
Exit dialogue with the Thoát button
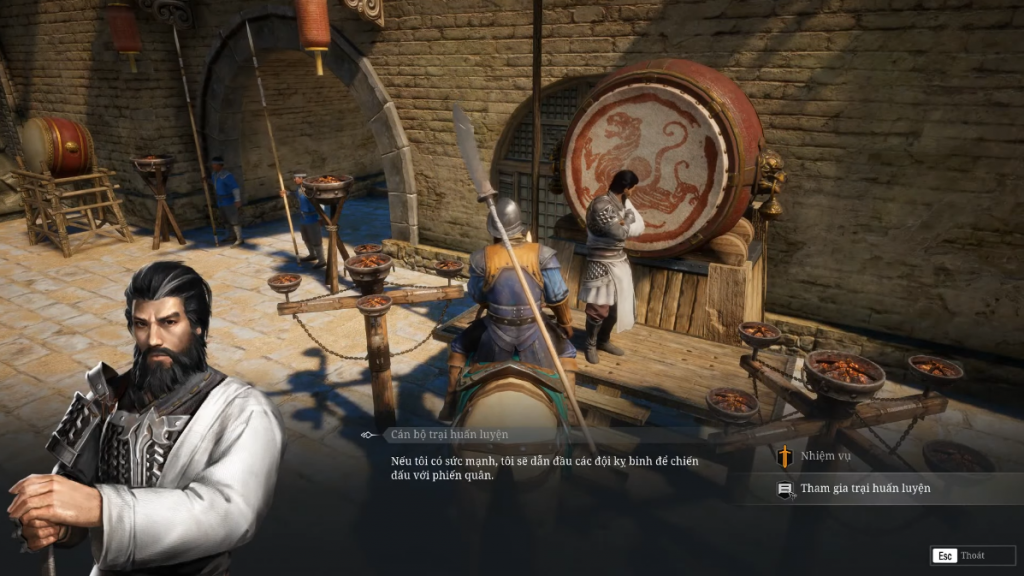tap(961, 555)
